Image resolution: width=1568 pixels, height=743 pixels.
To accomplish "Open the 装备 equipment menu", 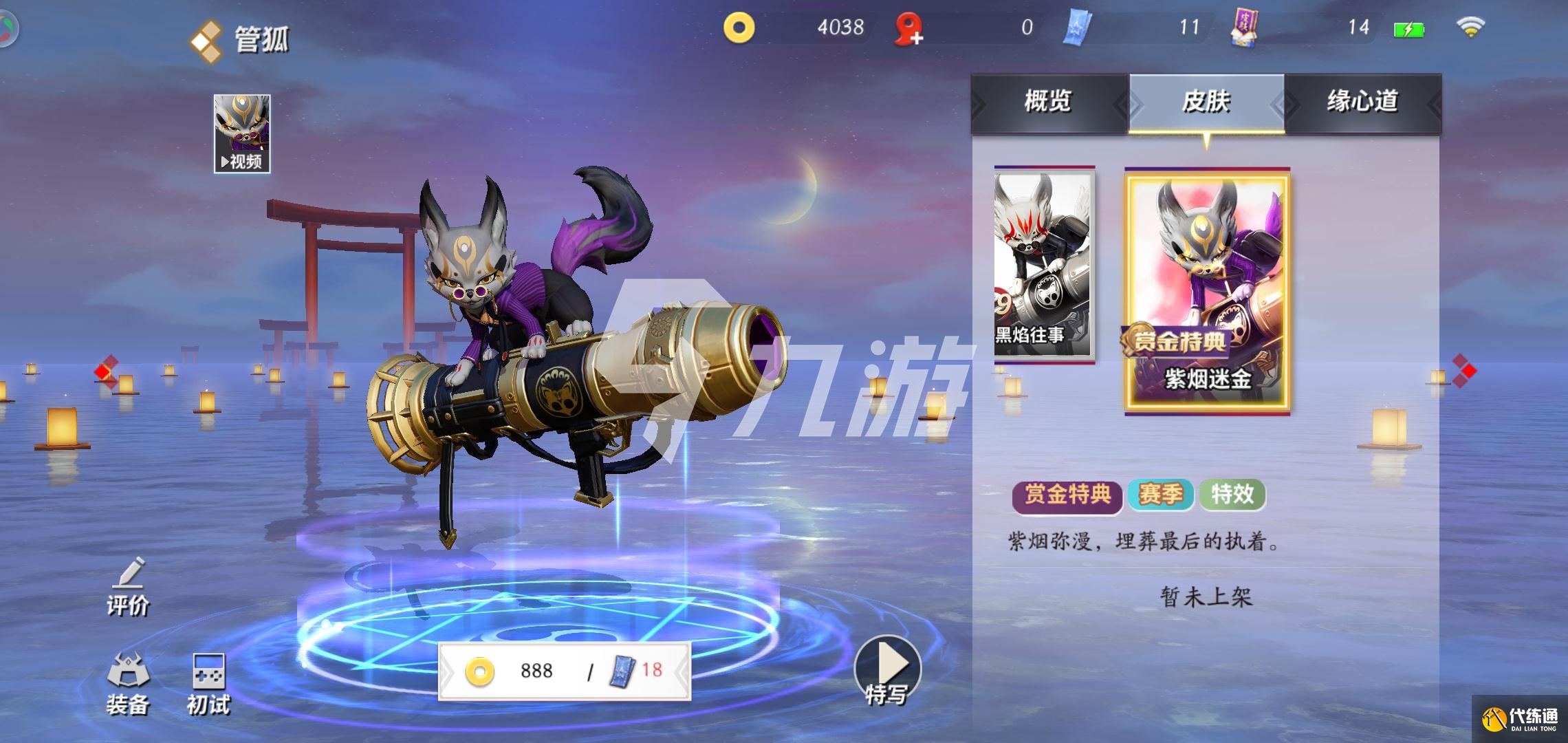I will point(128,683).
